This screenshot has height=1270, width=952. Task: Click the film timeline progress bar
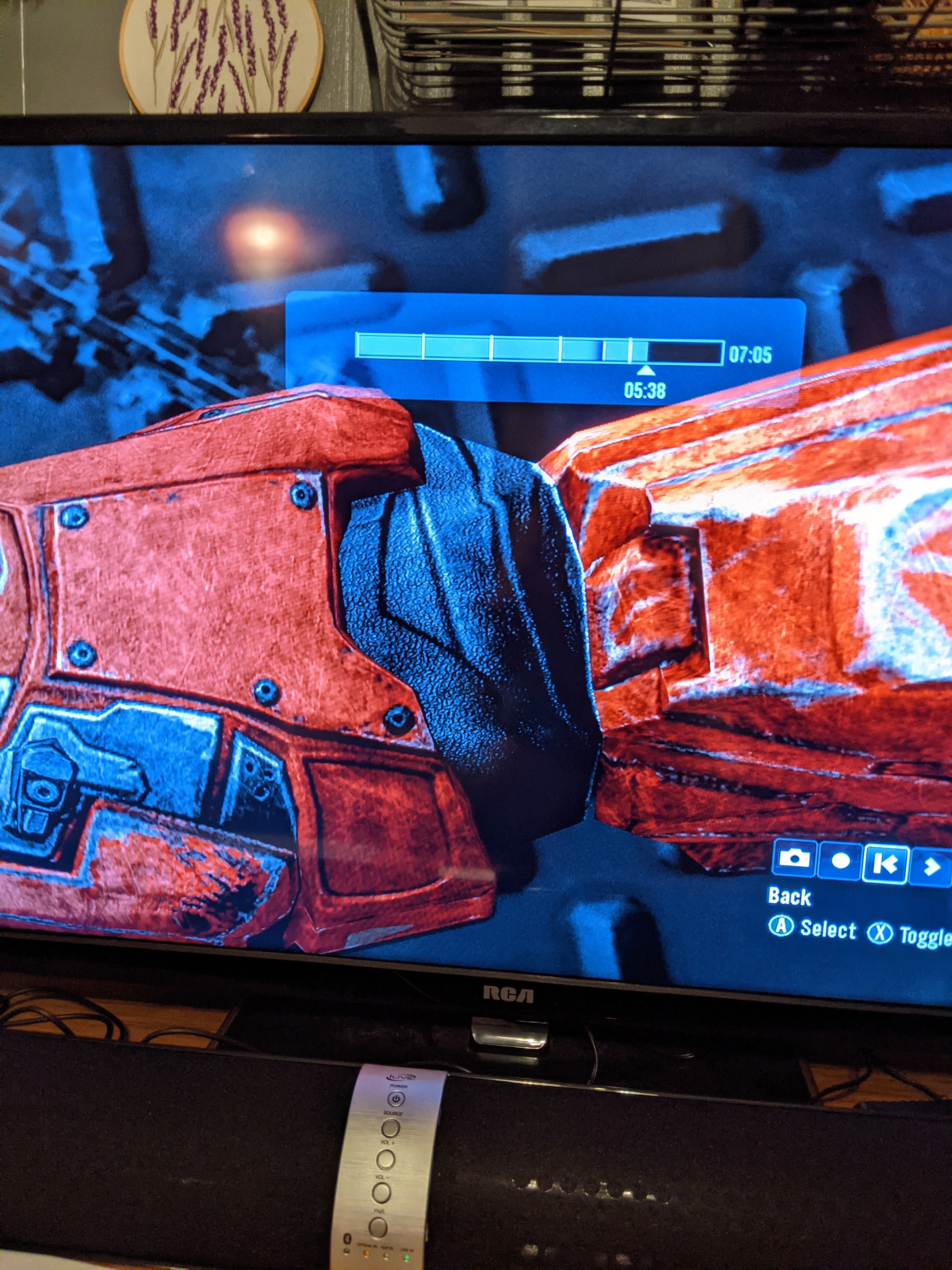[539, 348]
